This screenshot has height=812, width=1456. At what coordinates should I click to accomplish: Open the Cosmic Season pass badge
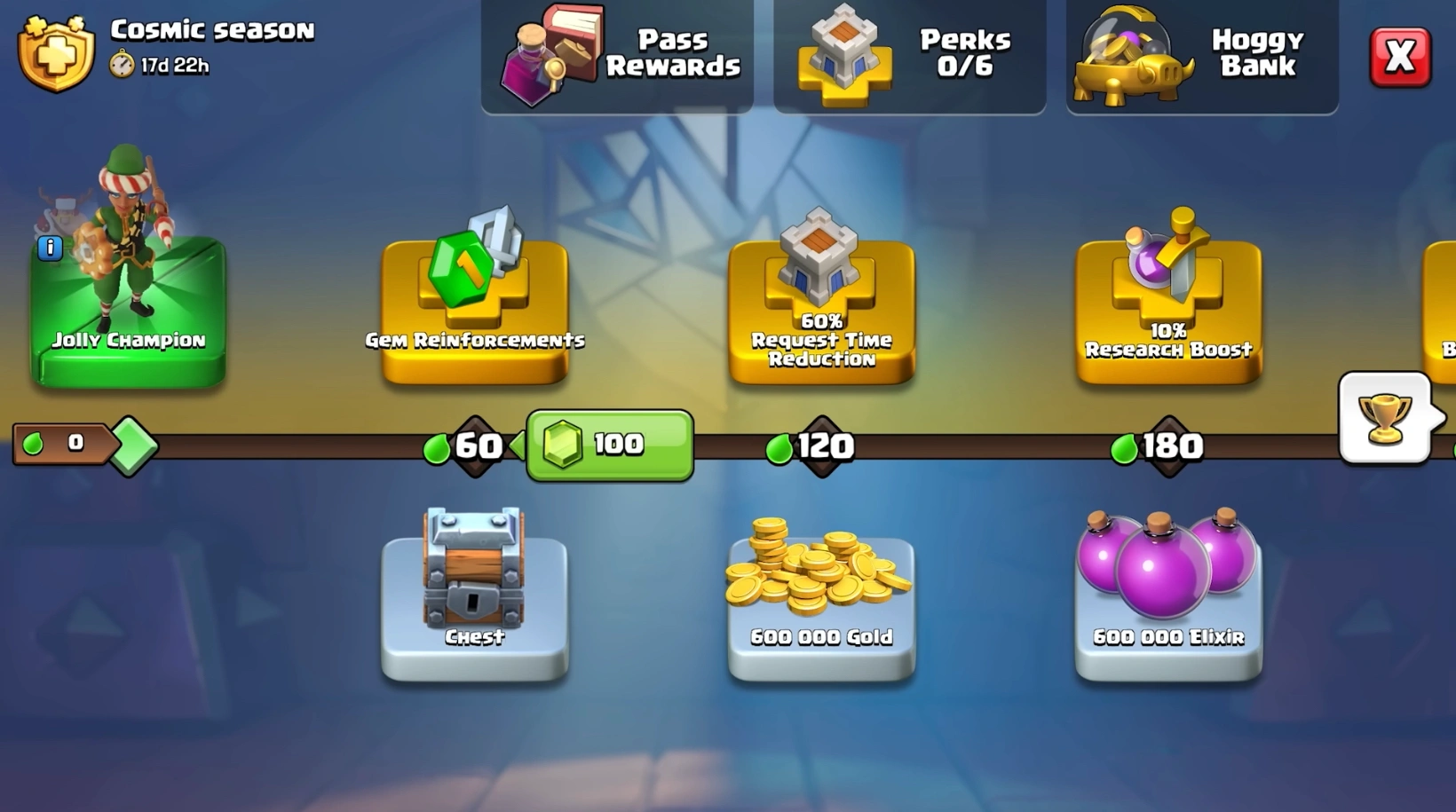tap(55, 51)
